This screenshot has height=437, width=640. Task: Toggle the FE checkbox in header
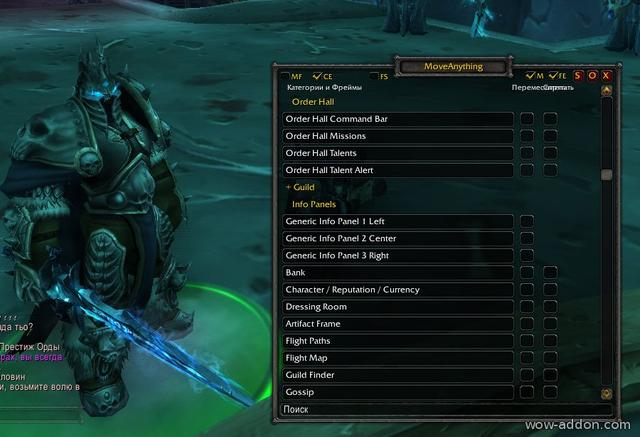click(x=553, y=76)
